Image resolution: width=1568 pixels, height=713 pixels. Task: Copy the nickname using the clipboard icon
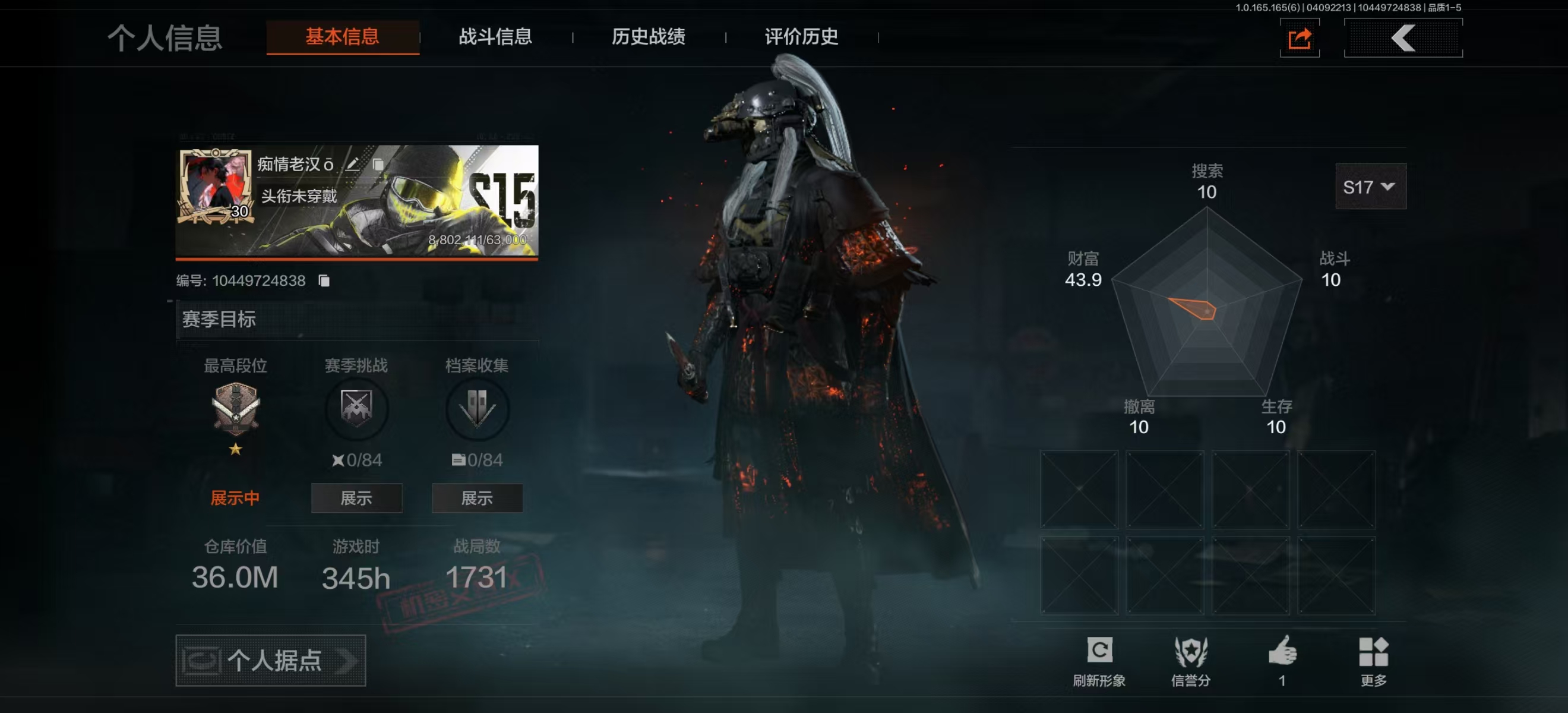[378, 165]
